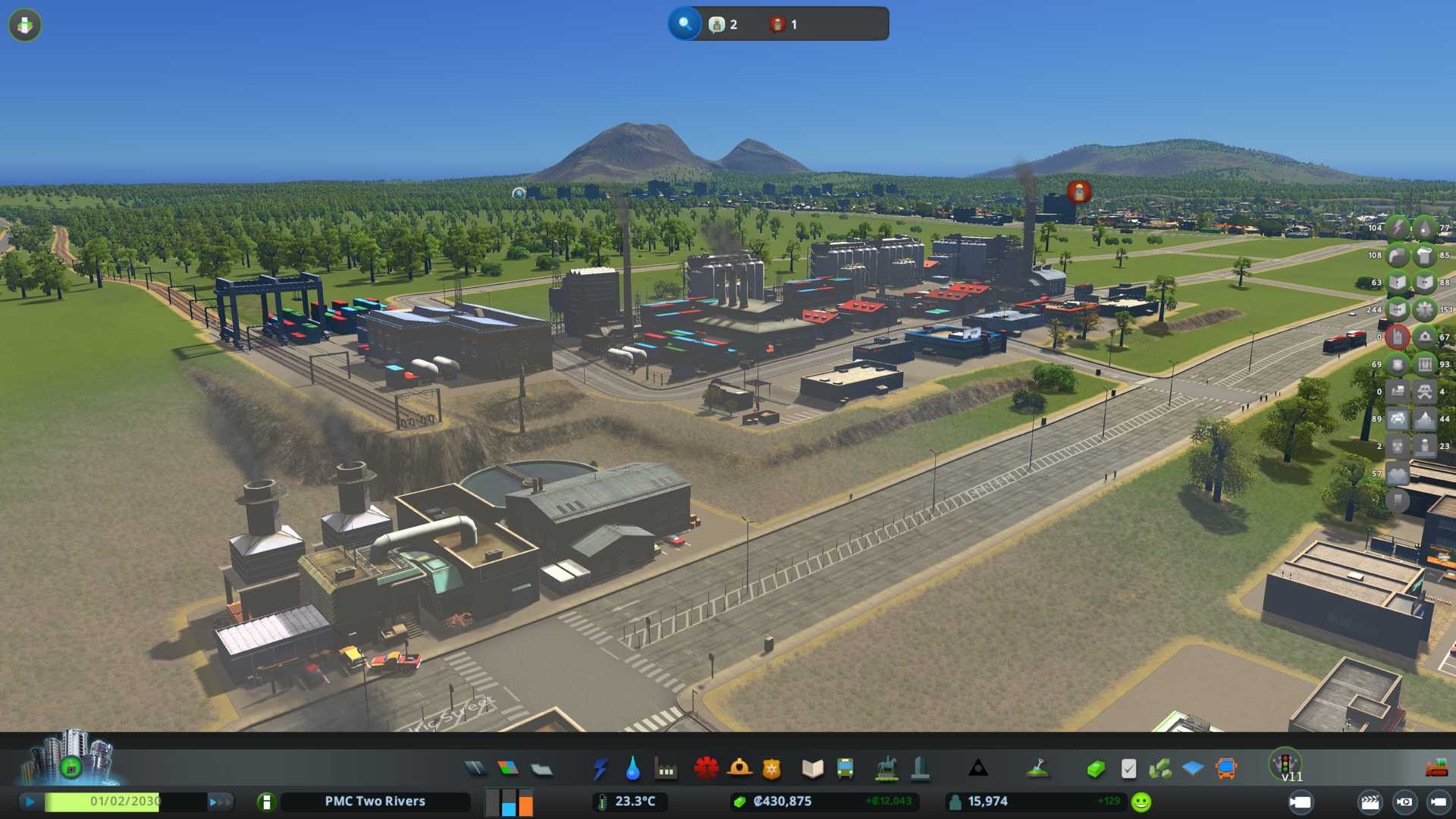Change the simulation speed arrows
The image size is (1456, 819).
click(220, 802)
